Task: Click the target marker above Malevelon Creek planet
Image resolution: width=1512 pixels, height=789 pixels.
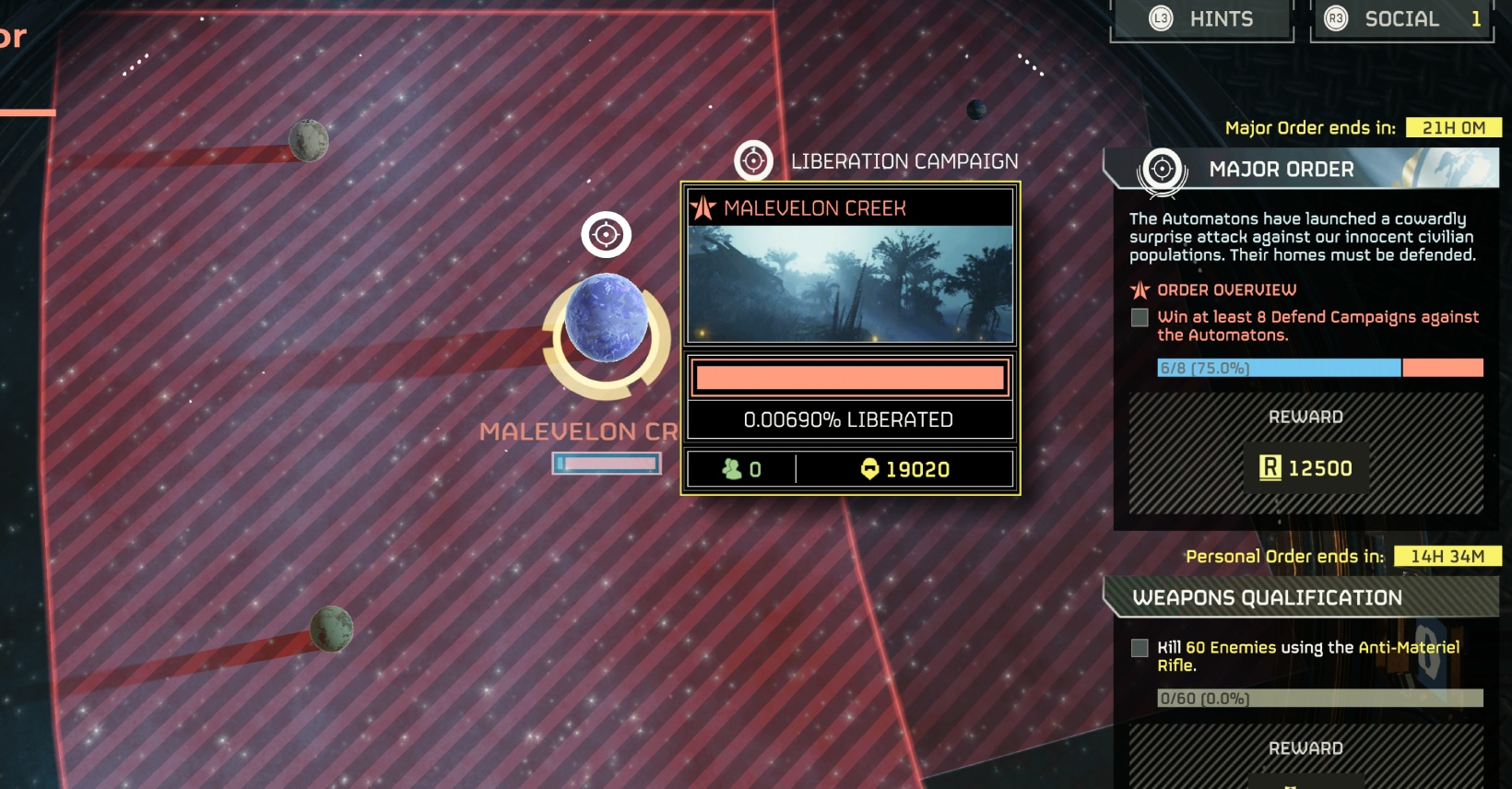Action: [x=606, y=234]
